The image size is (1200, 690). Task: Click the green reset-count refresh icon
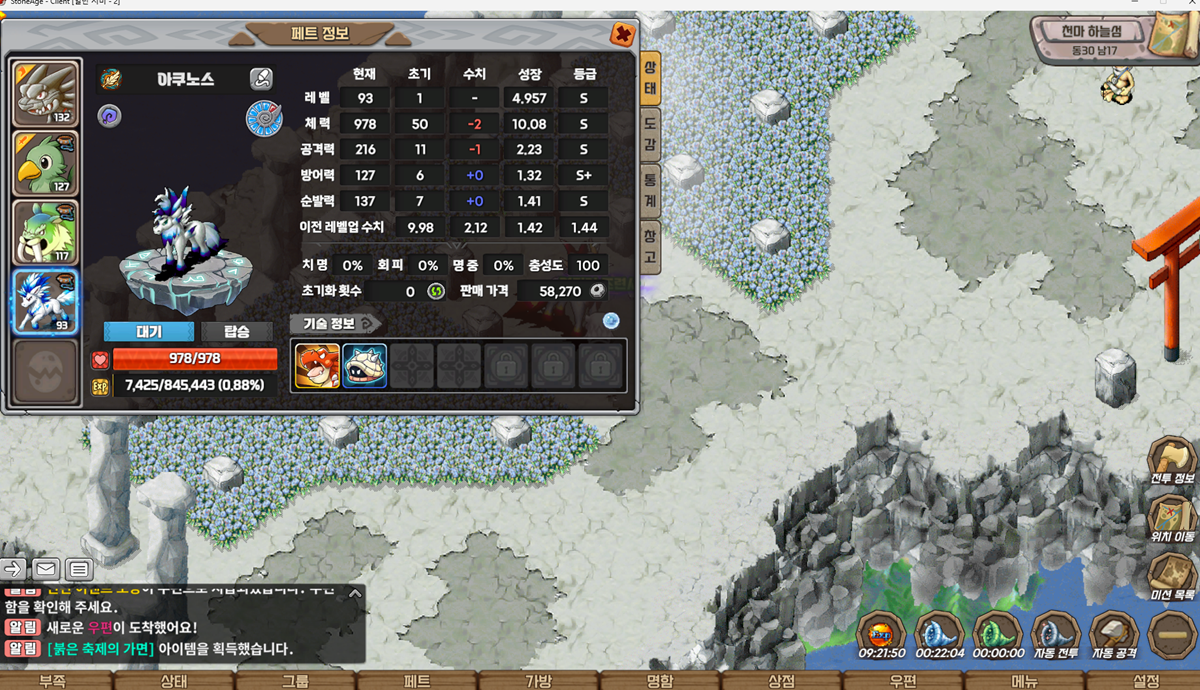[436, 292]
